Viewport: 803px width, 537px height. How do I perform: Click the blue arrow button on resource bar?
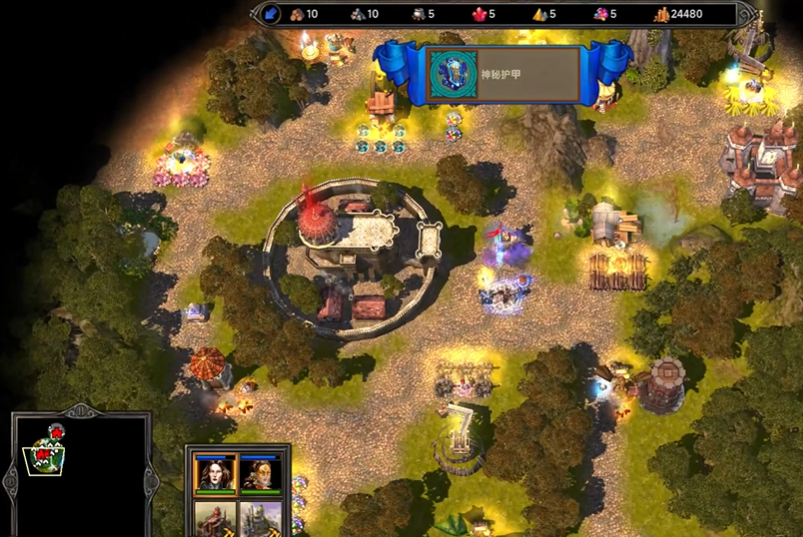tap(270, 14)
